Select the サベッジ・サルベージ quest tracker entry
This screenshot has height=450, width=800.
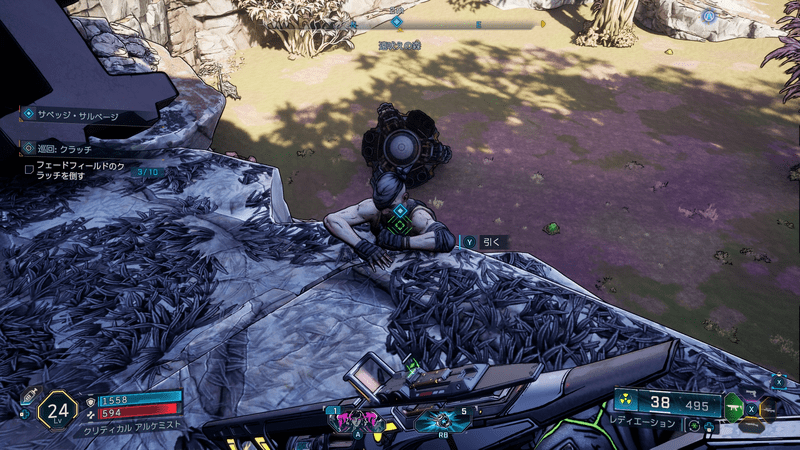click(x=72, y=115)
